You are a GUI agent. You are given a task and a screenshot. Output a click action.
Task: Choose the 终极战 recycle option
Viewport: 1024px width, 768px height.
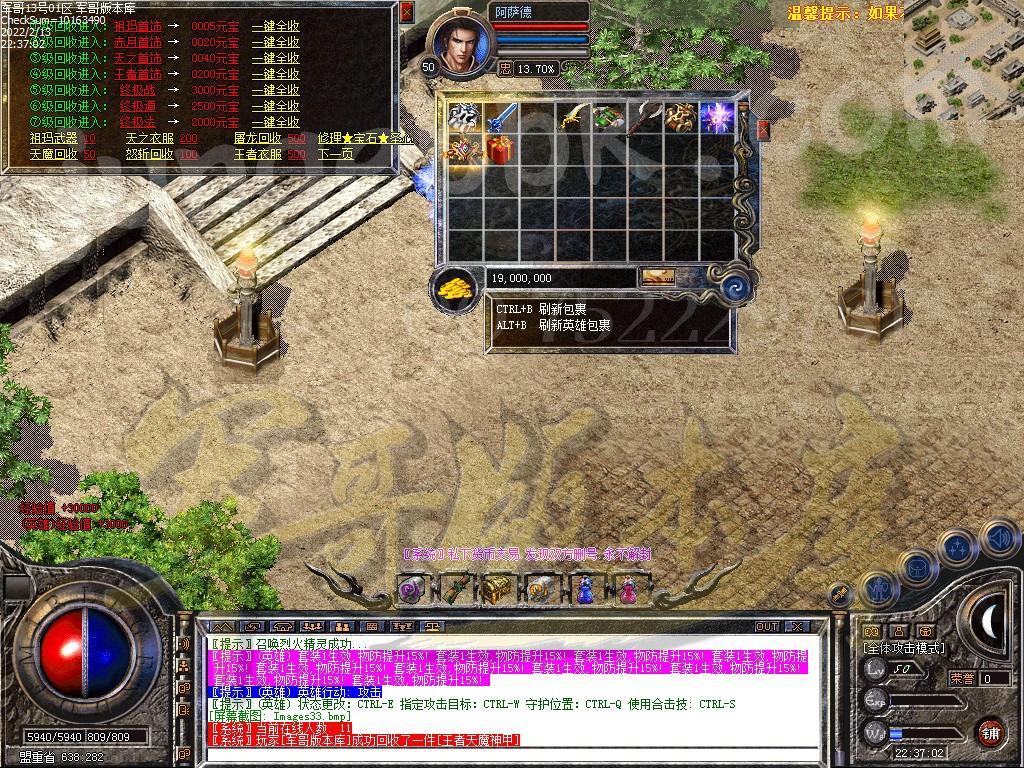click(x=137, y=90)
